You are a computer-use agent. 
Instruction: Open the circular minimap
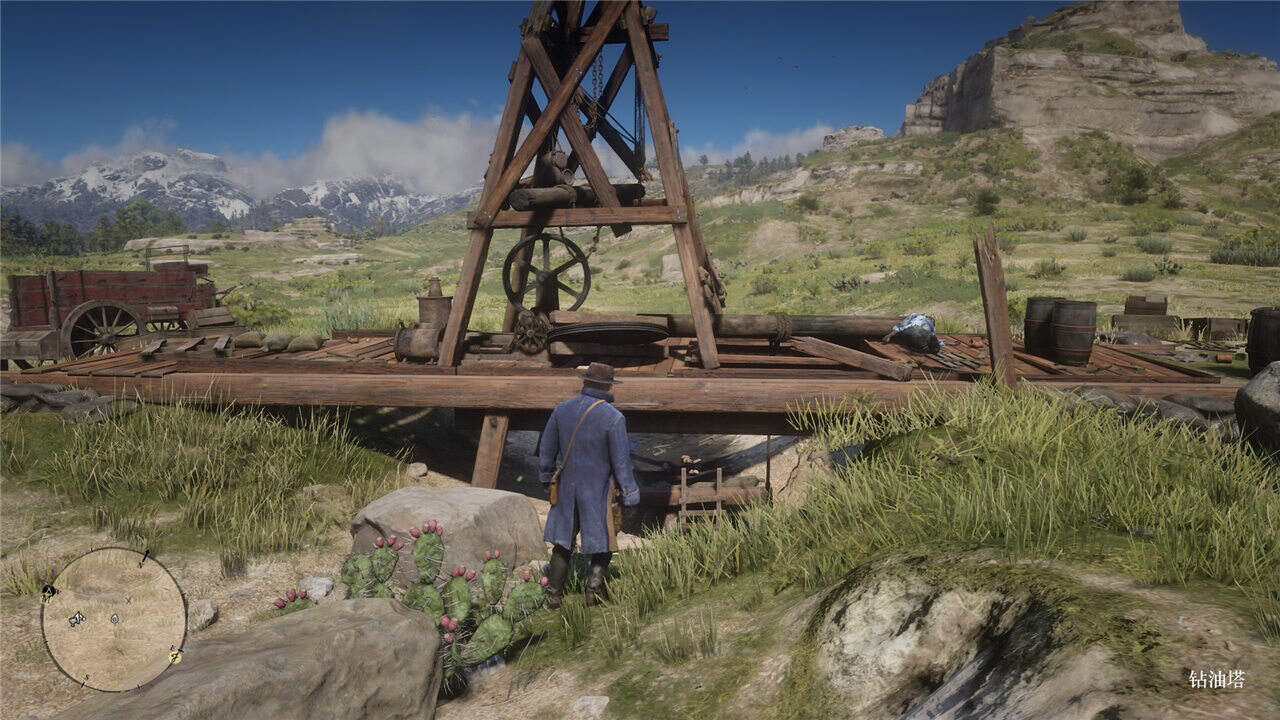[x=114, y=619]
